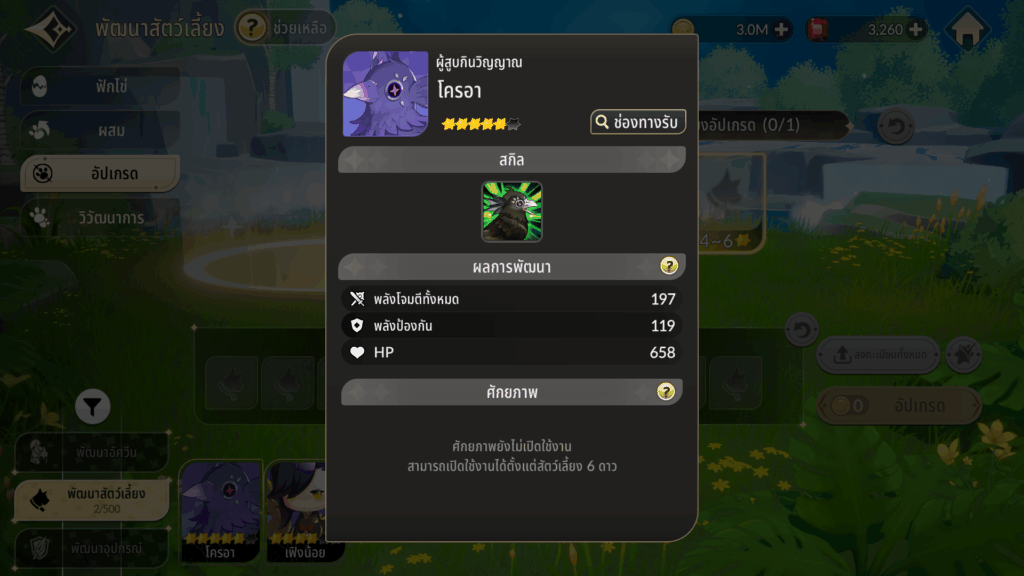Image resolution: width=1024 pixels, height=576 pixels.
Task: Open the funnel filter button
Action: pos(92,406)
